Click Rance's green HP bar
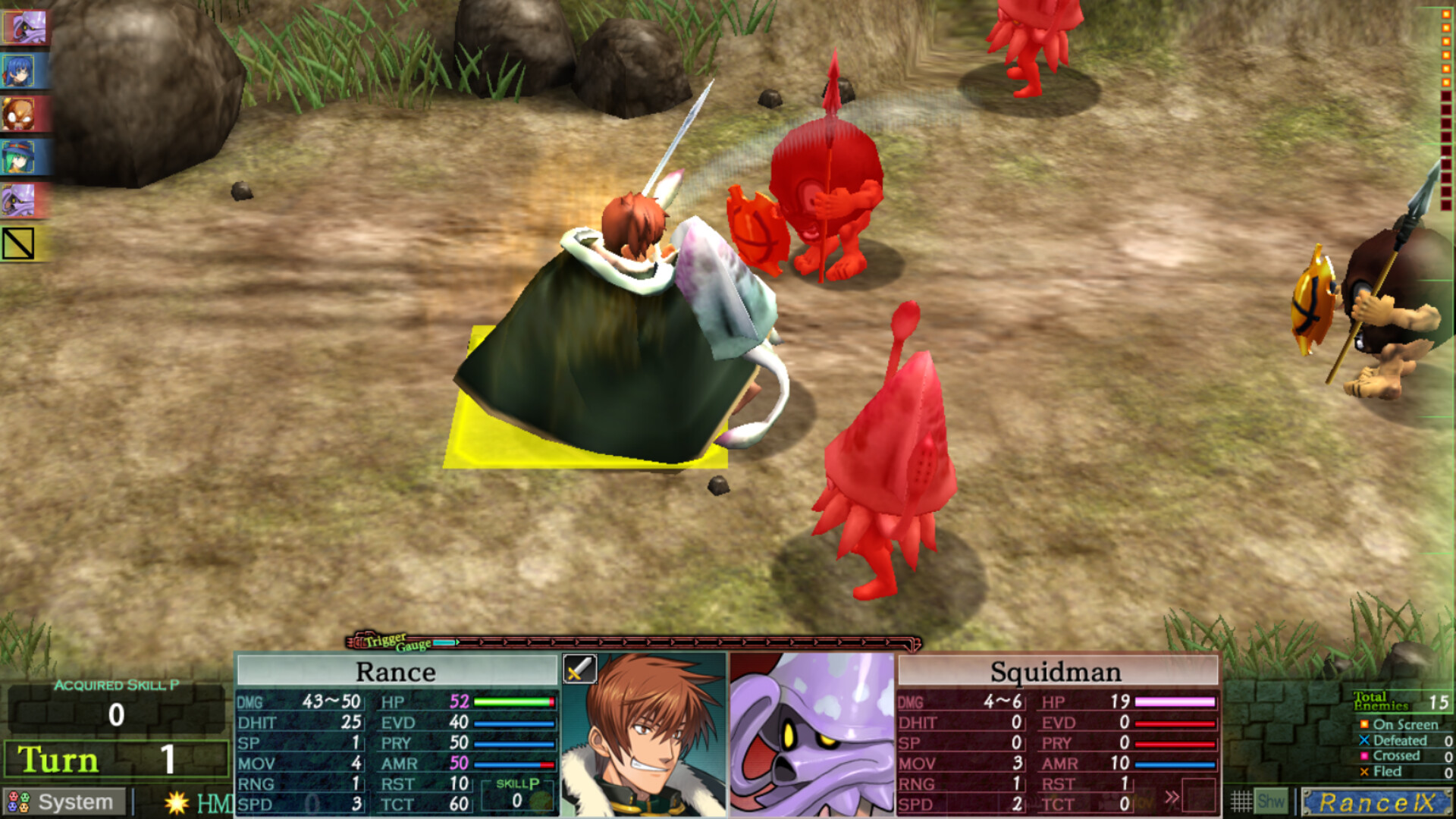This screenshot has height=819, width=1456. tap(512, 701)
